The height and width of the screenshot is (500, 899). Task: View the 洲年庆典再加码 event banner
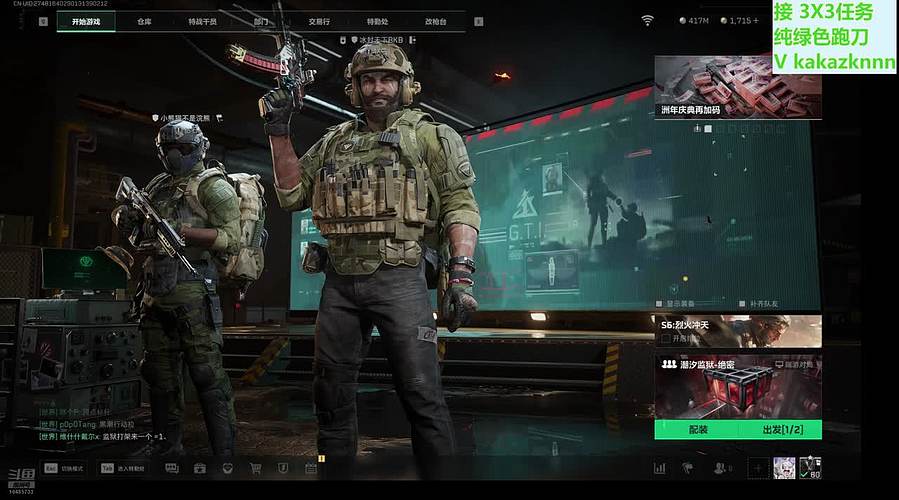point(738,88)
